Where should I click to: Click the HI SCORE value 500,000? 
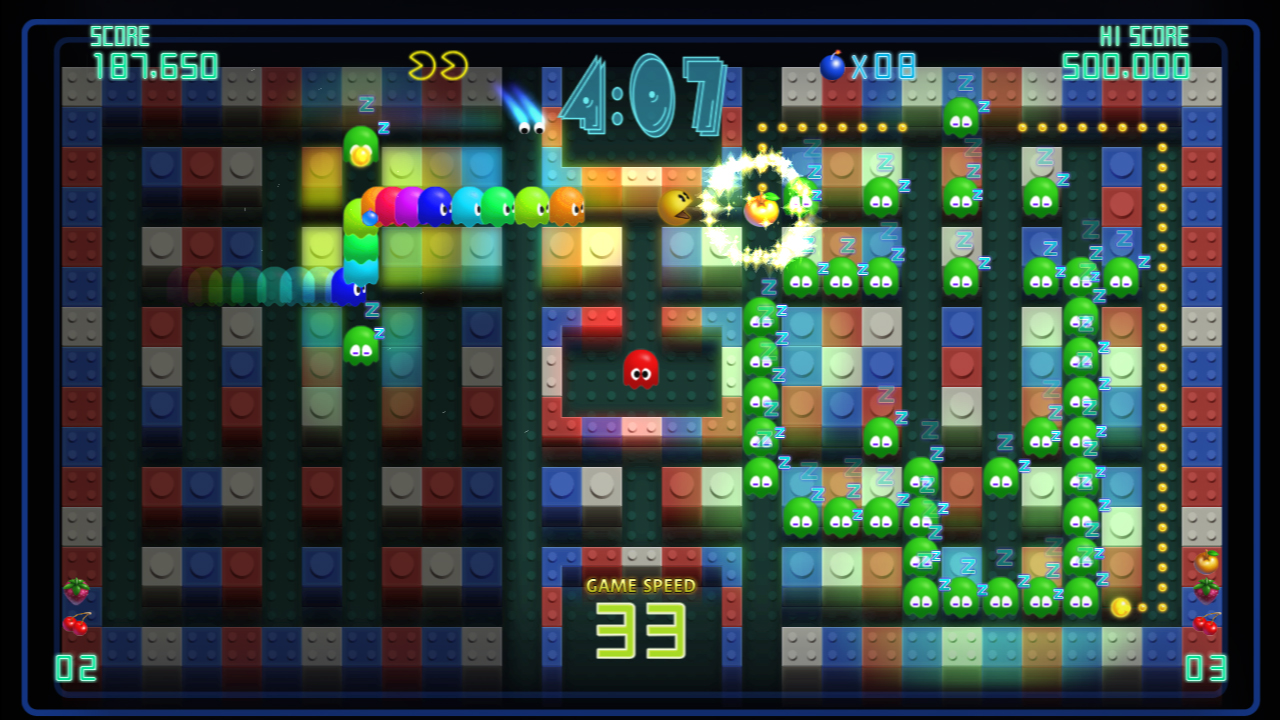point(1125,67)
